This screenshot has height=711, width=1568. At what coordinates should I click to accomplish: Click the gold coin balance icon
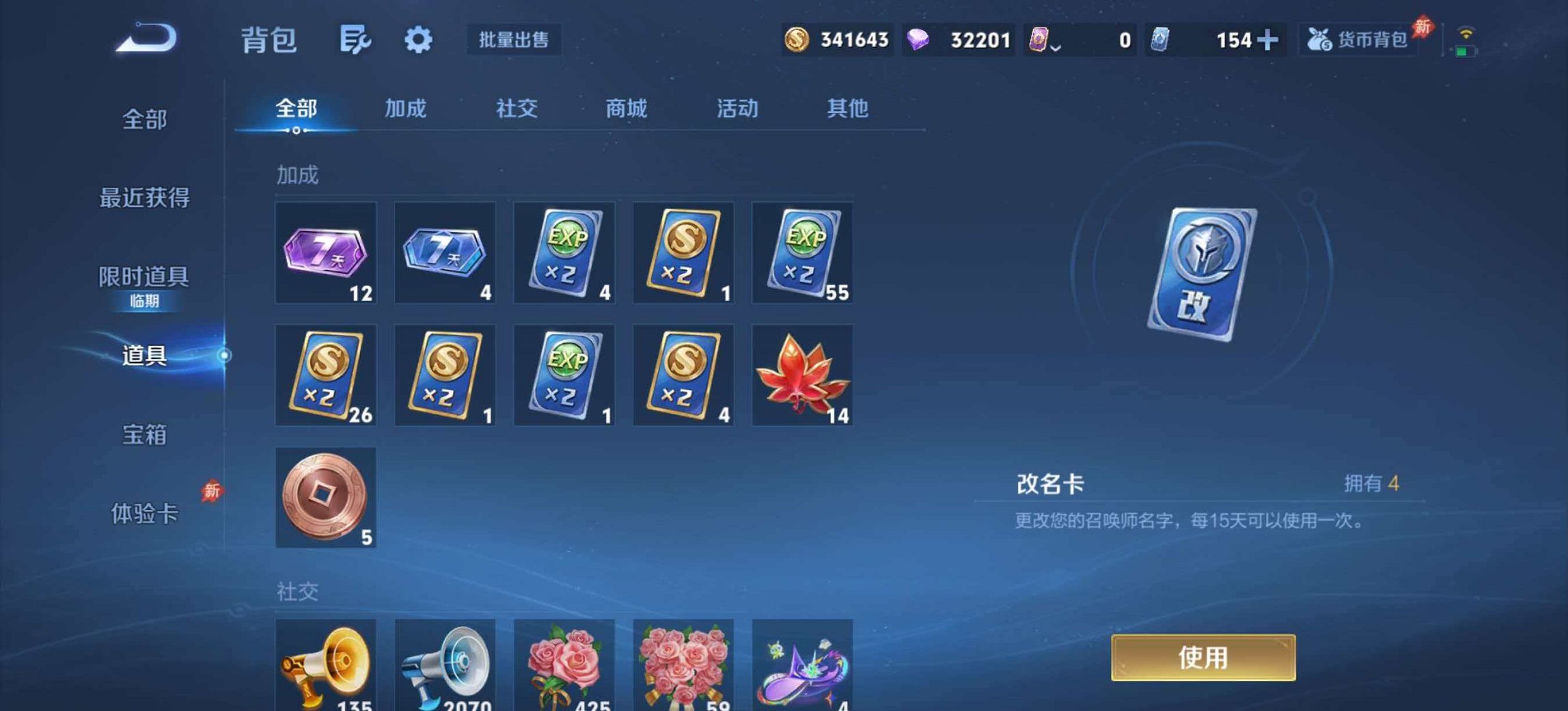[x=797, y=40]
